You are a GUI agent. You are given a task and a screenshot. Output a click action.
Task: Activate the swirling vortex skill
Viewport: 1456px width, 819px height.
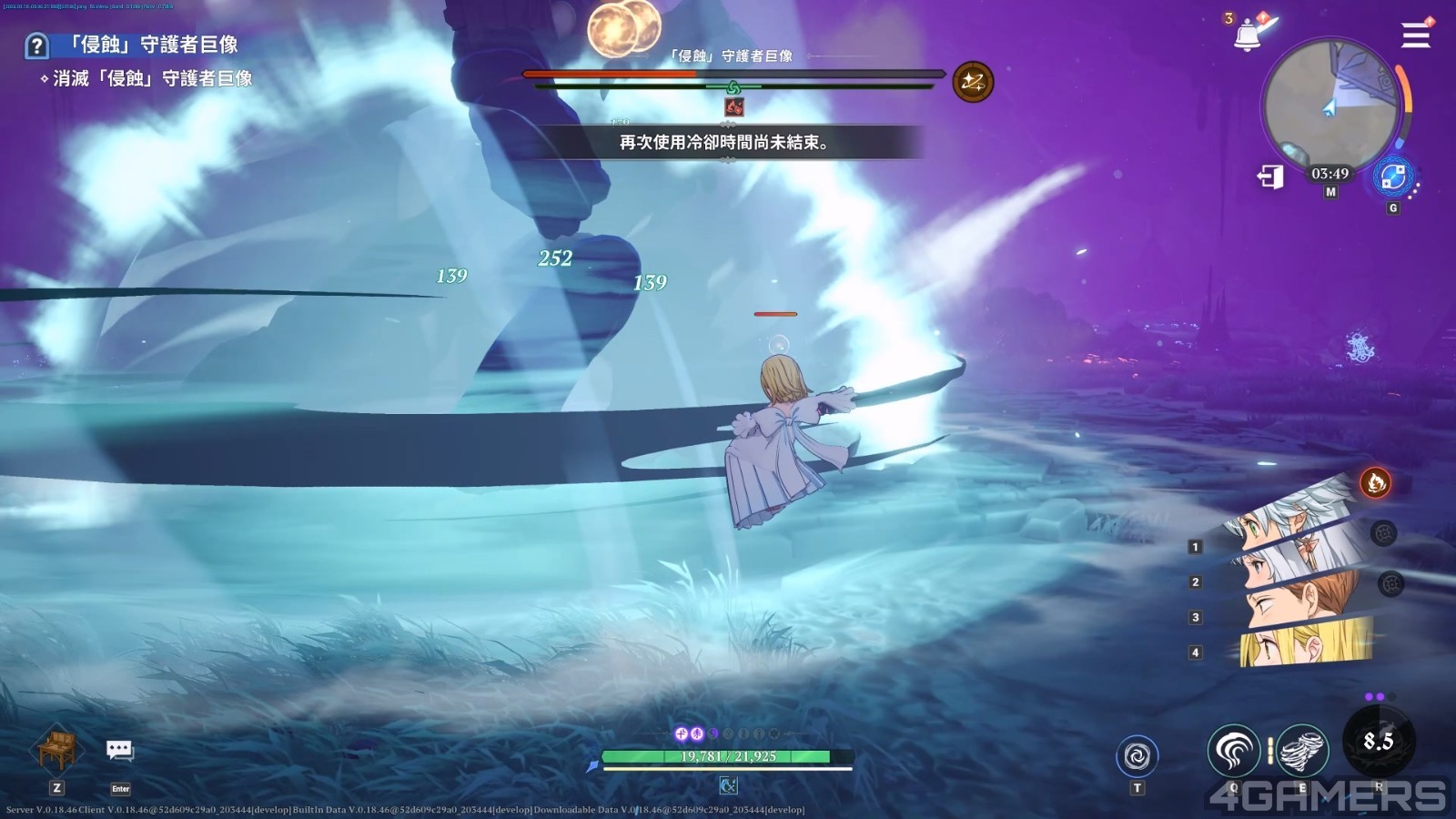click(x=1137, y=755)
